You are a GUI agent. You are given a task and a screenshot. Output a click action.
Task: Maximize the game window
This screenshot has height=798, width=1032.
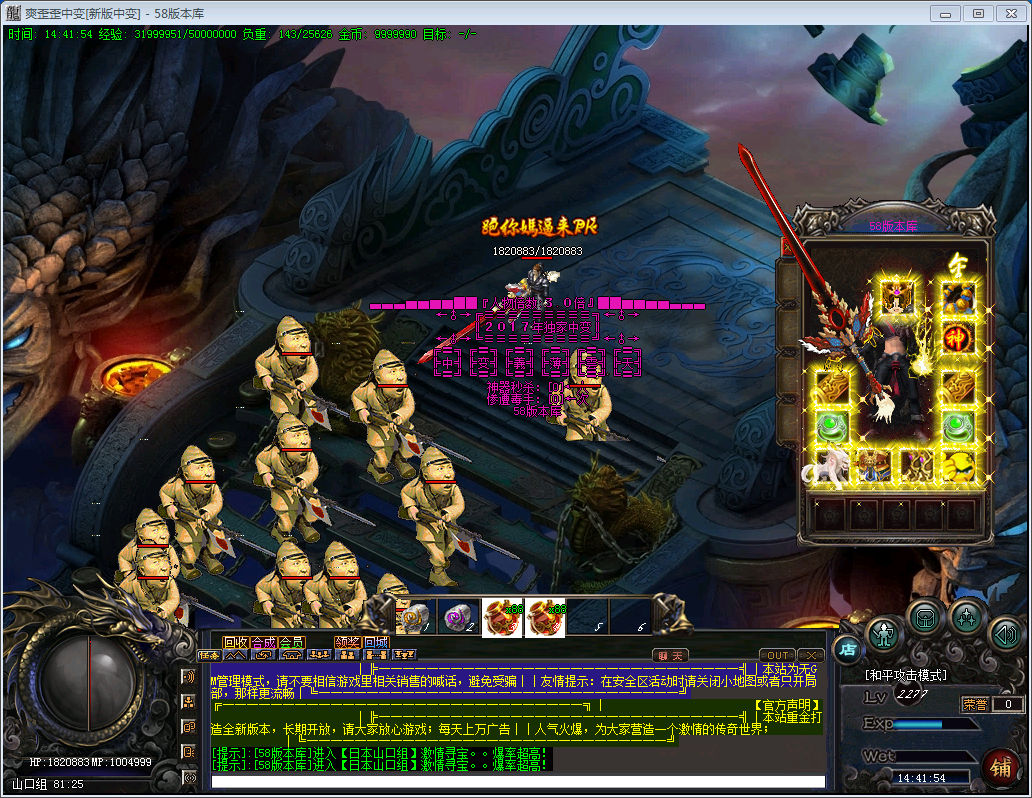point(978,13)
